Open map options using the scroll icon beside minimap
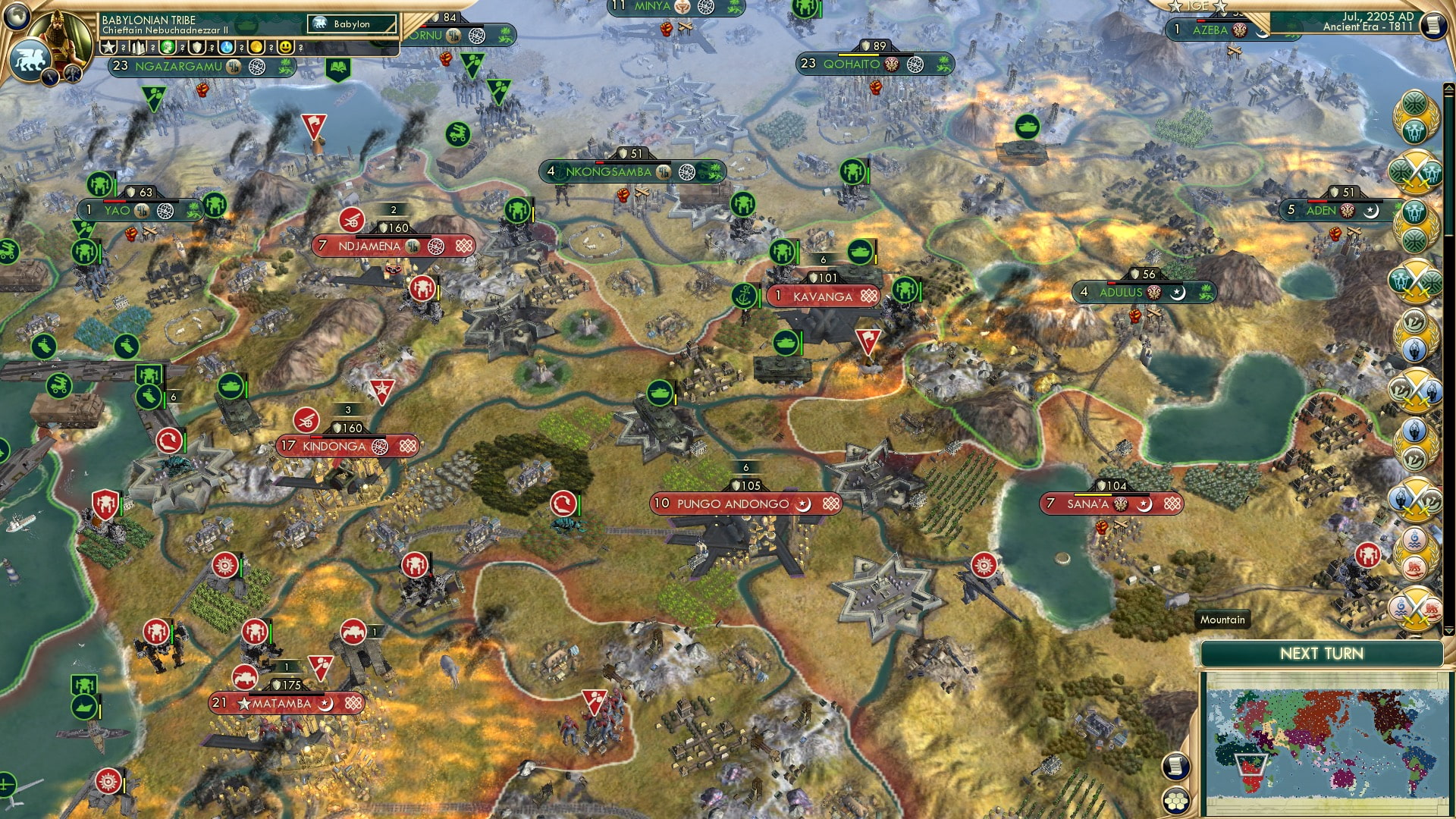Image resolution: width=1456 pixels, height=819 pixels. 1175,767
